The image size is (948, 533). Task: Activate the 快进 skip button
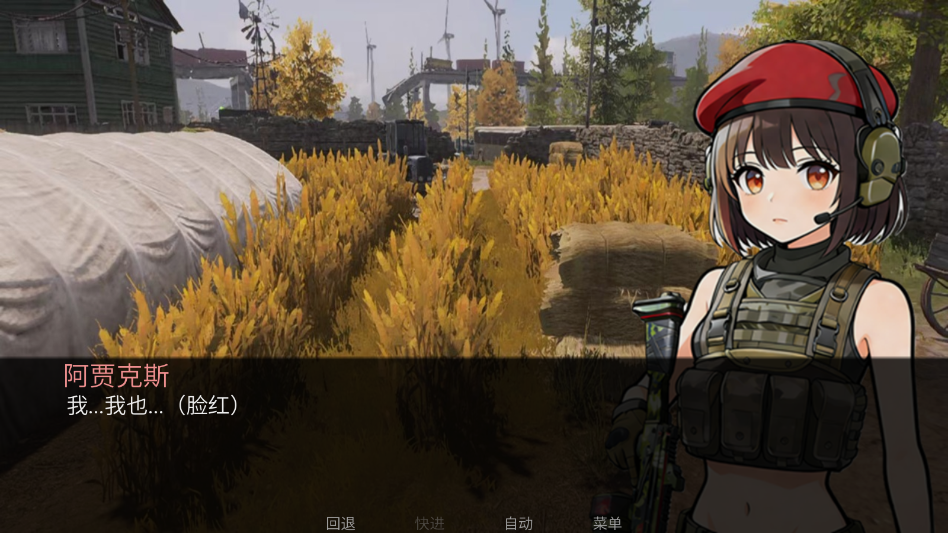[x=430, y=523]
